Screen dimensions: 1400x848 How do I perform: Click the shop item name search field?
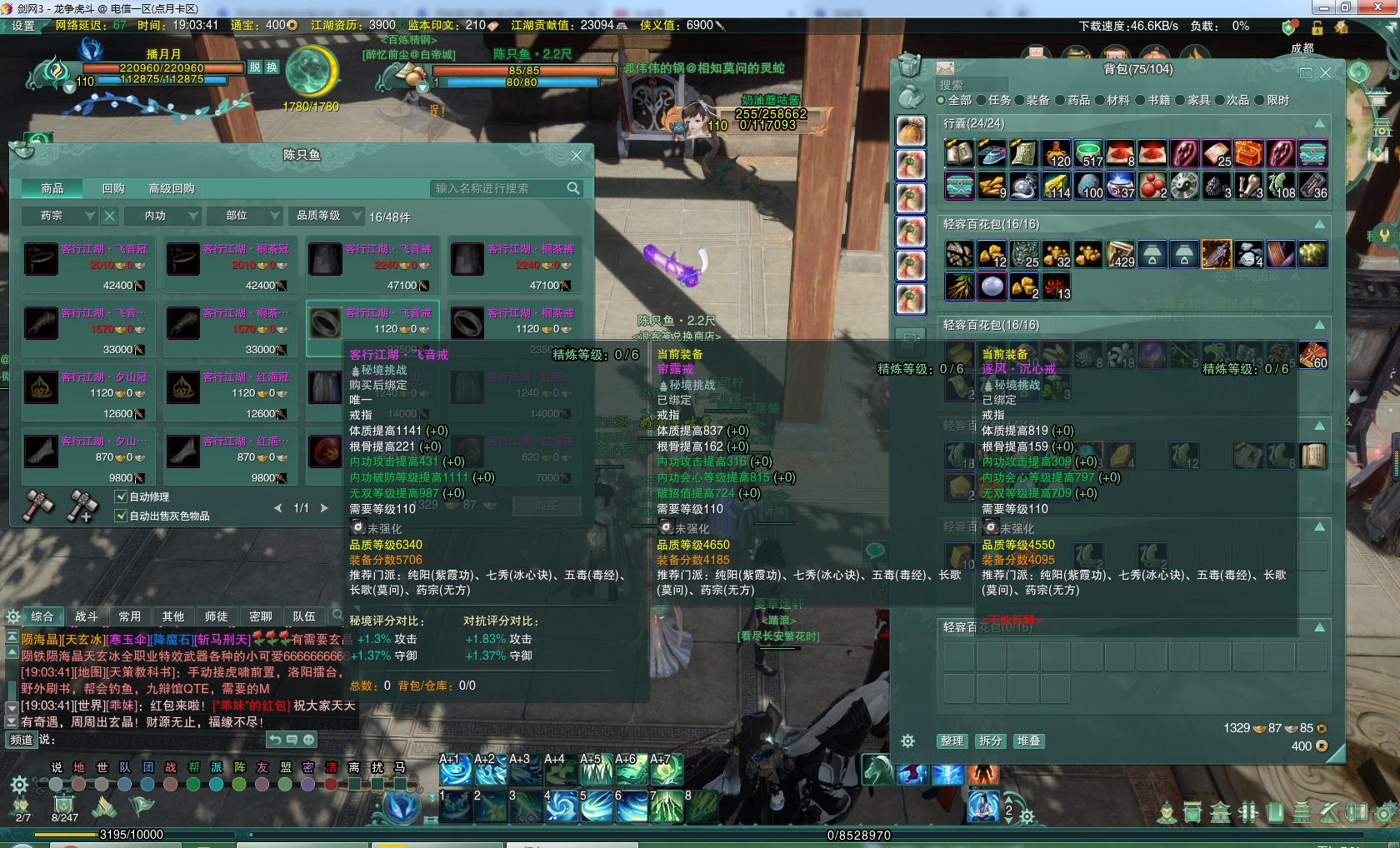[x=498, y=189]
